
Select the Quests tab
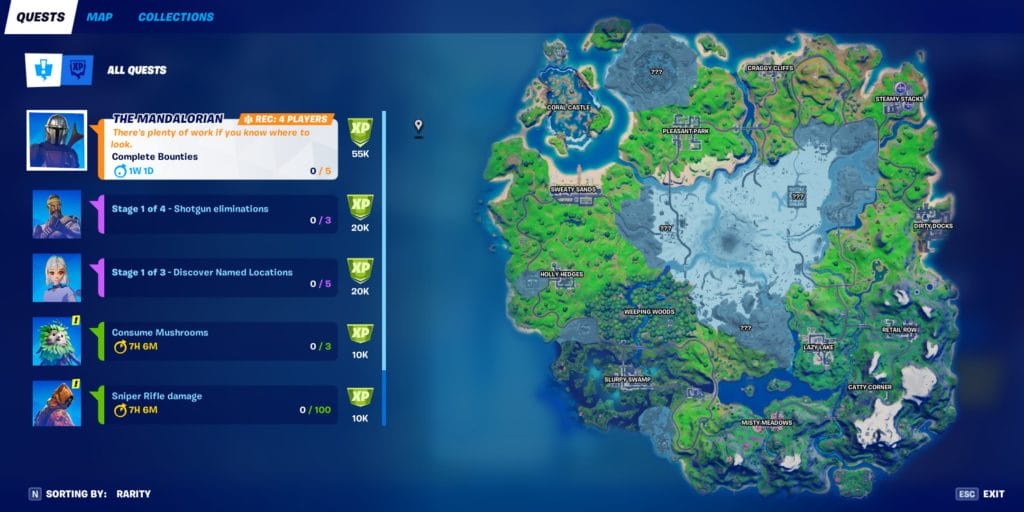click(39, 17)
